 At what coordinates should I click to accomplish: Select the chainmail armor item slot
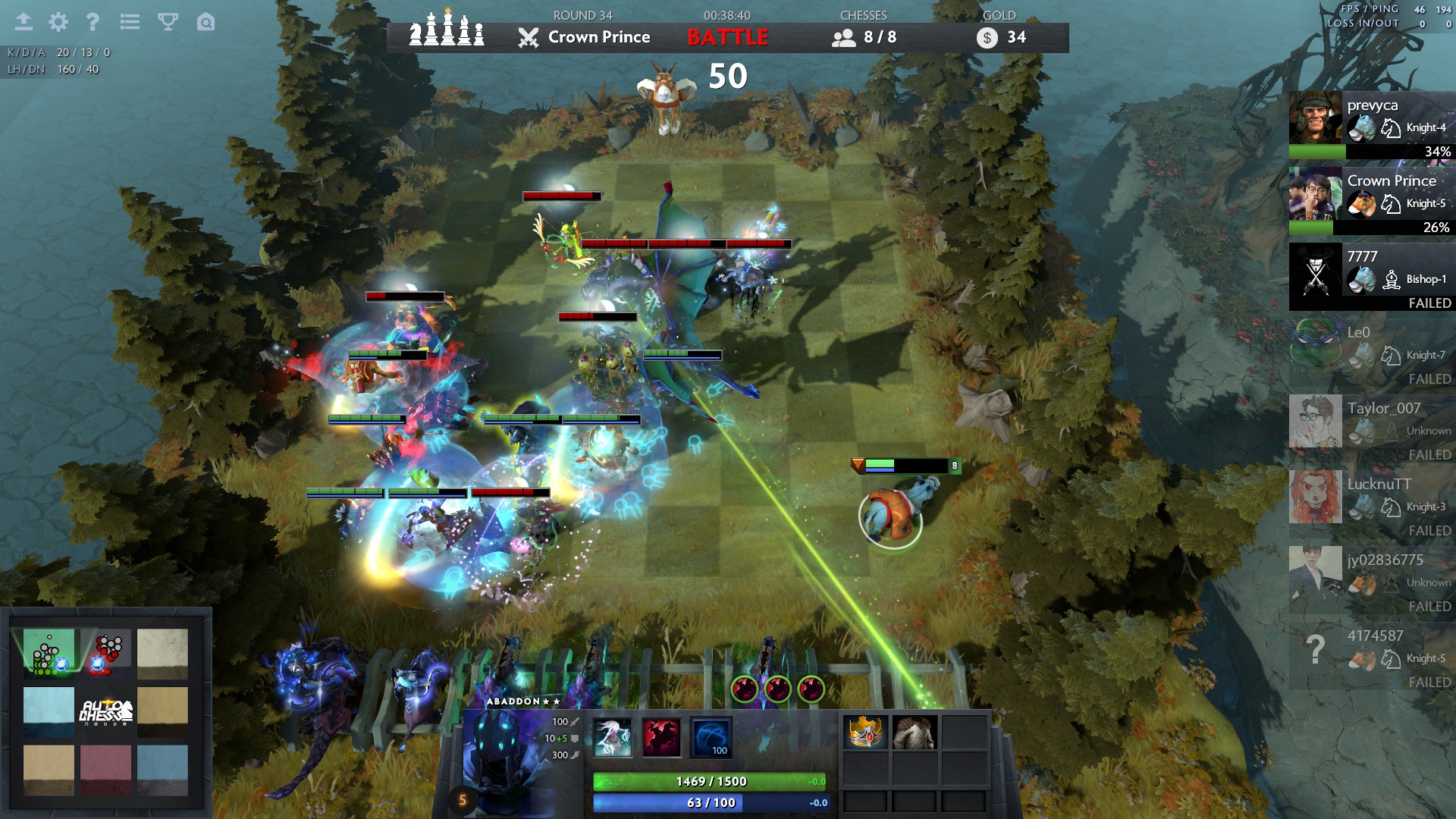pos(915,733)
